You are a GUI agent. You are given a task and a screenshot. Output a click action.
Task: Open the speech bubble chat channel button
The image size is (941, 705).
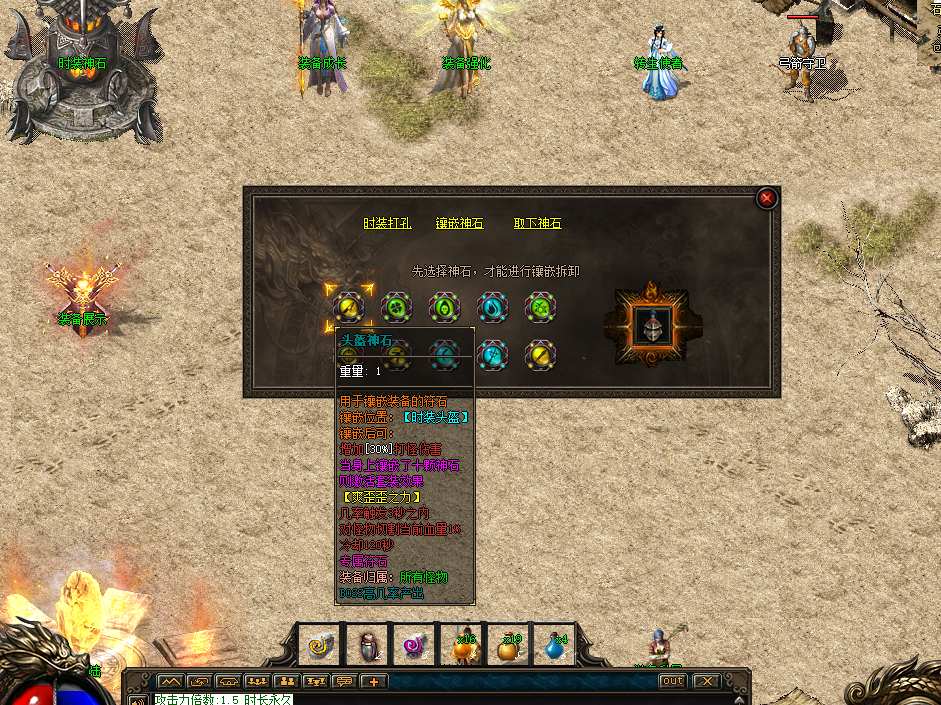(x=345, y=682)
